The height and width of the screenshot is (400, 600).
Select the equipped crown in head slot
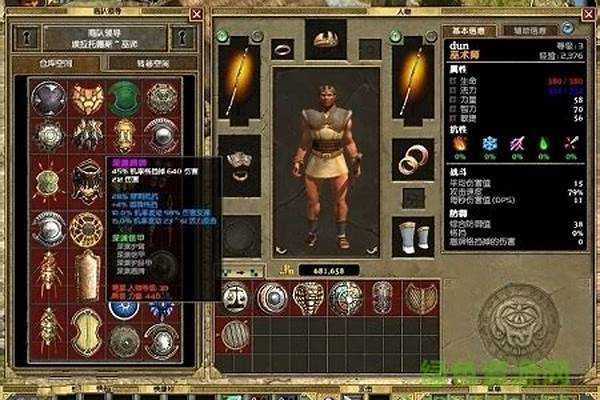tap(326, 40)
